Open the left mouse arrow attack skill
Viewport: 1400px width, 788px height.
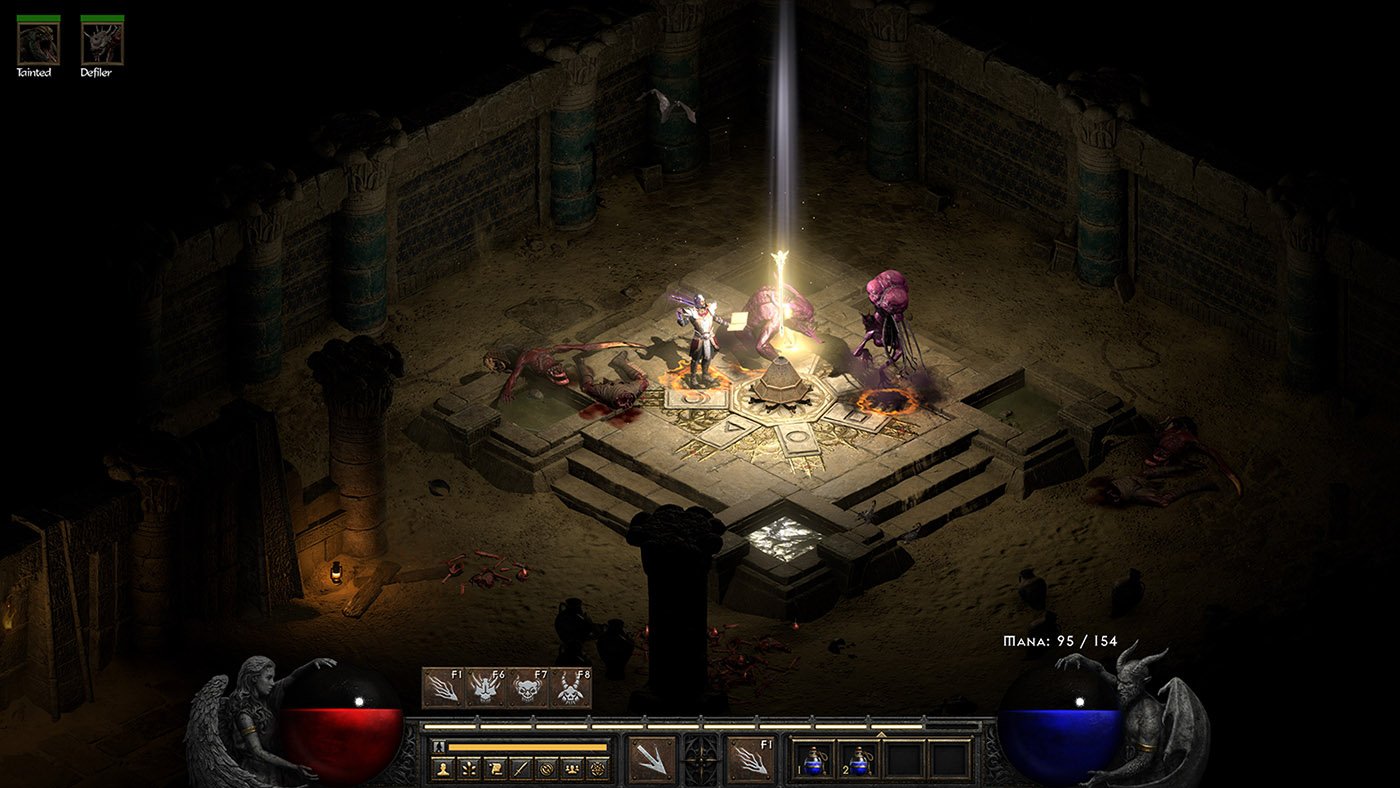651,759
